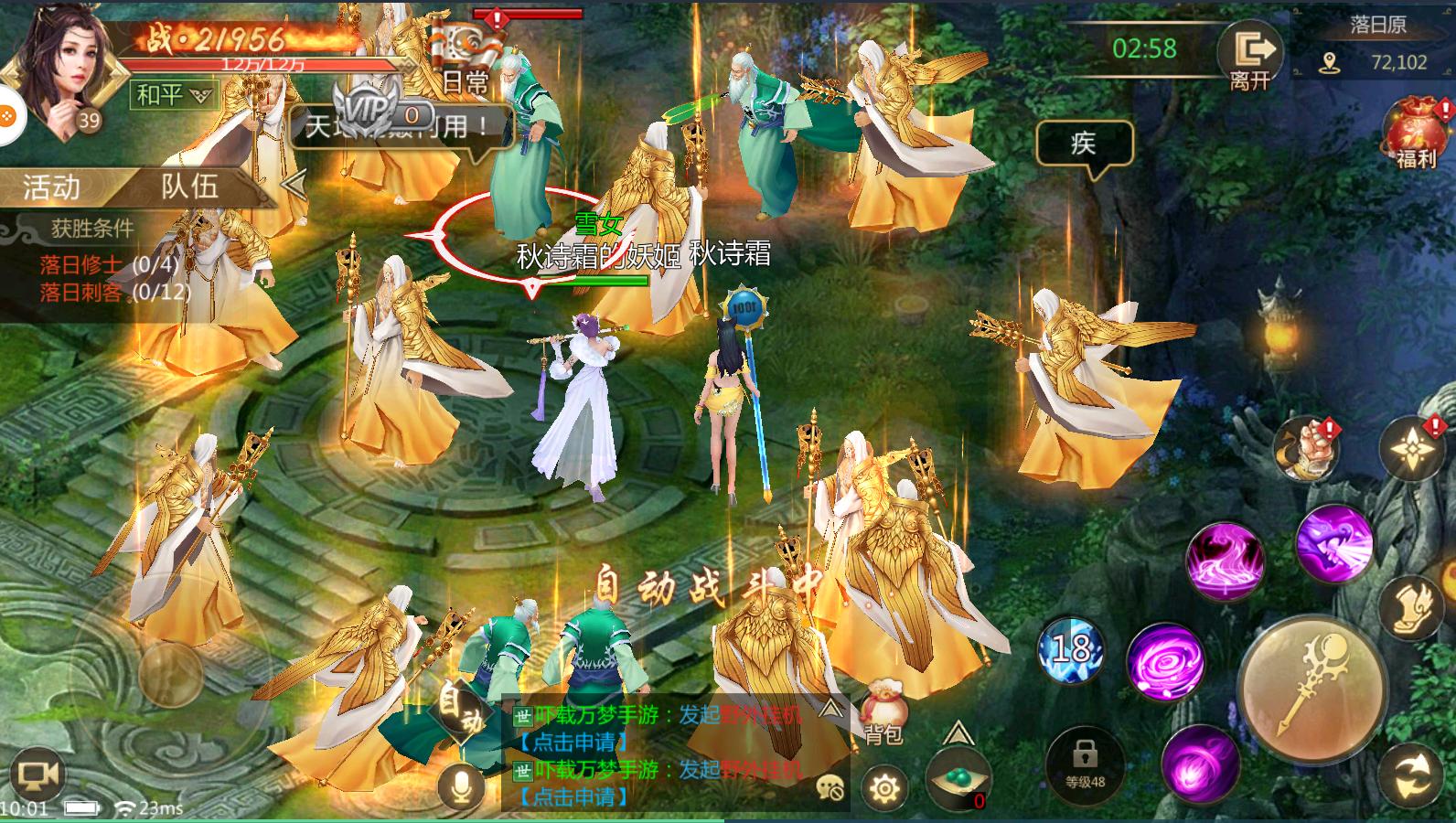
Task: Collapse the side panel with the left arrow
Action: pos(294,186)
